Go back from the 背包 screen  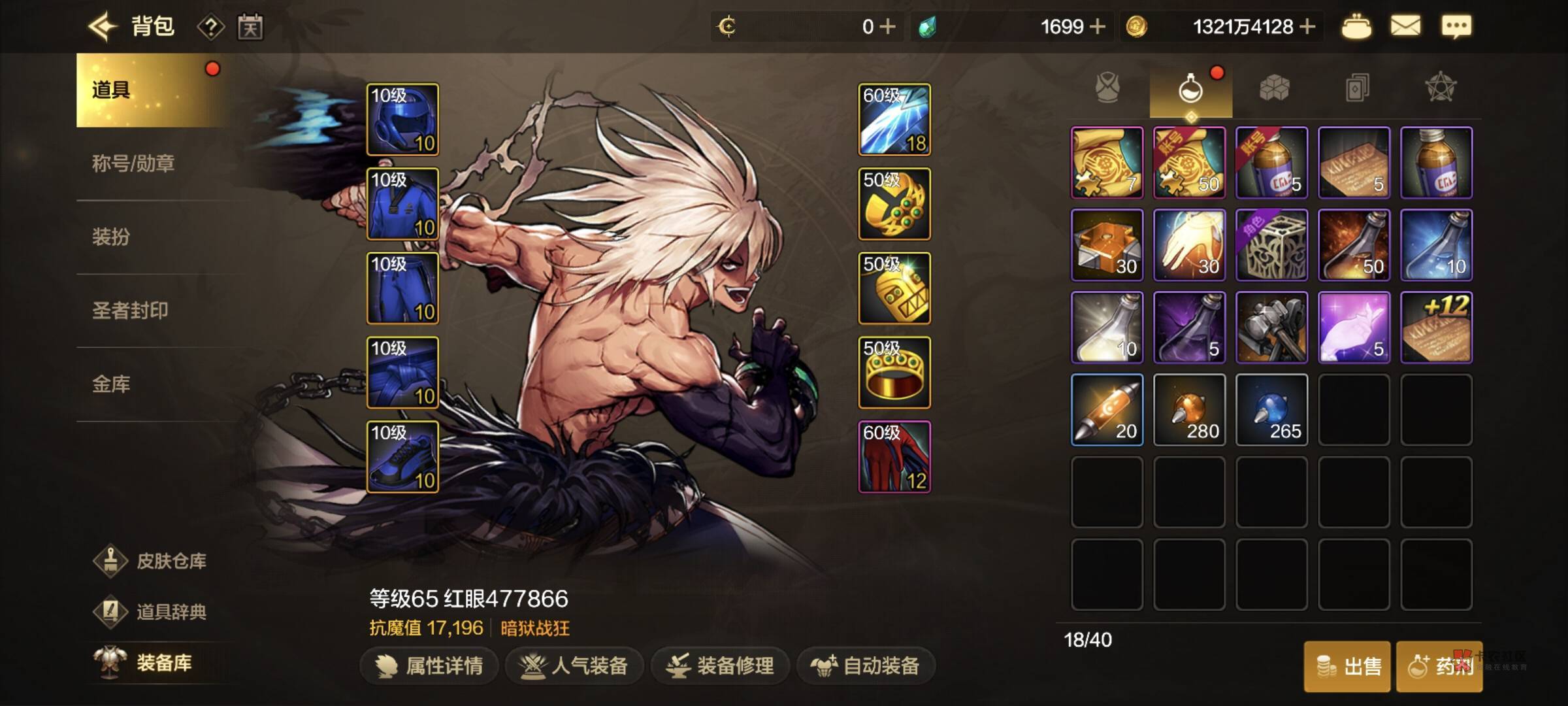(x=103, y=27)
